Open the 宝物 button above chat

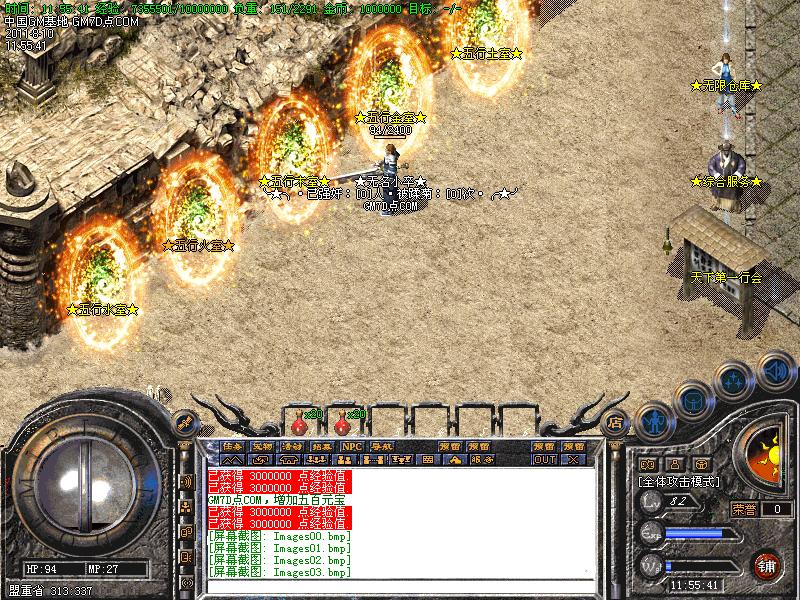coord(262,446)
